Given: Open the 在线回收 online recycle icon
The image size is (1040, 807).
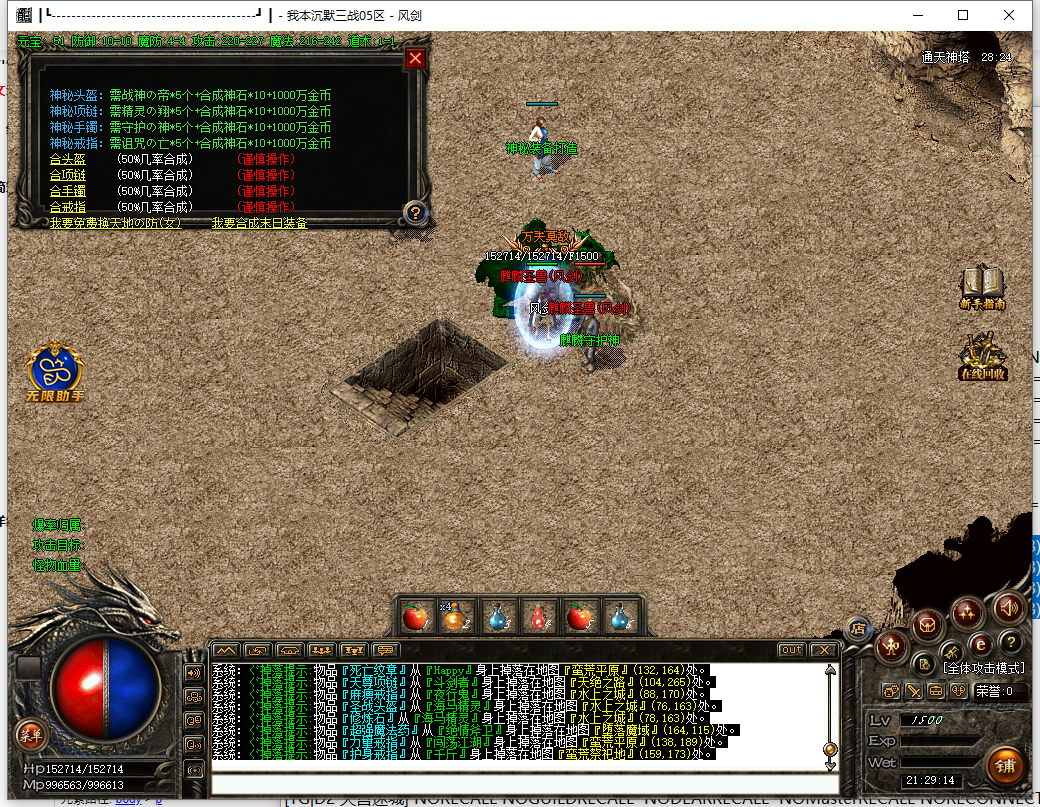Looking at the screenshot, I should click(x=982, y=357).
